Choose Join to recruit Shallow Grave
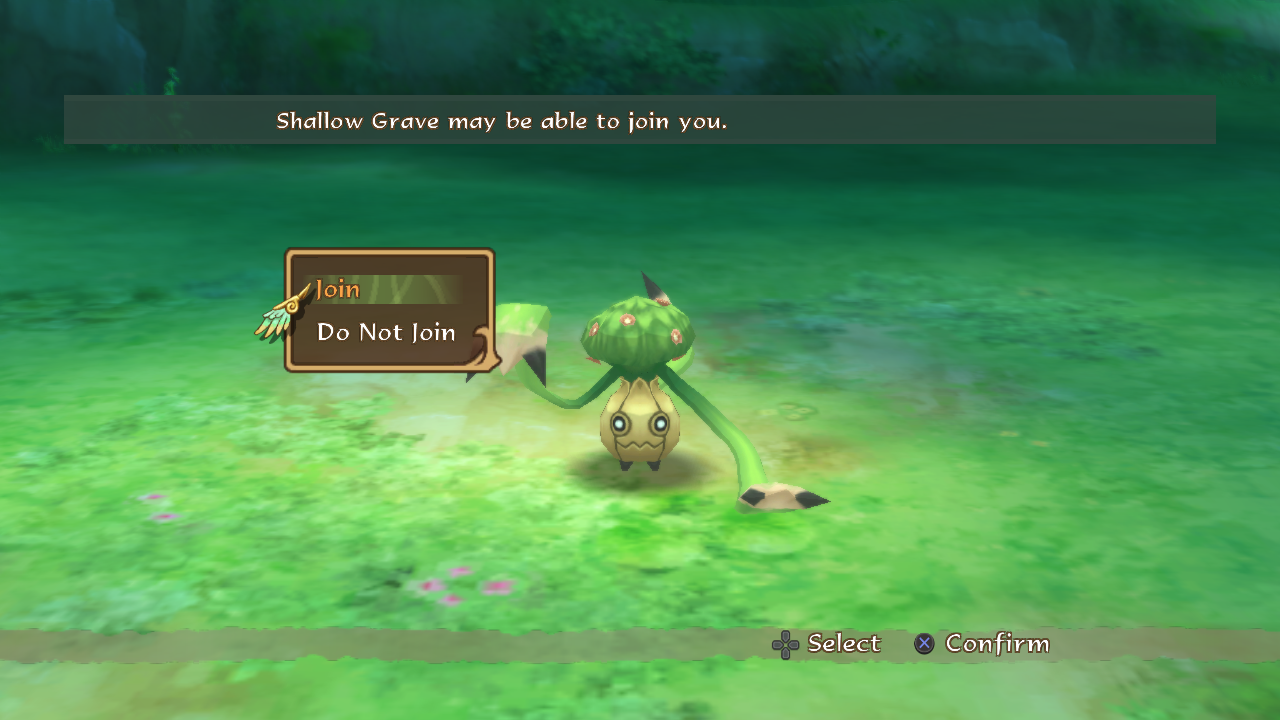 click(x=338, y=290)
